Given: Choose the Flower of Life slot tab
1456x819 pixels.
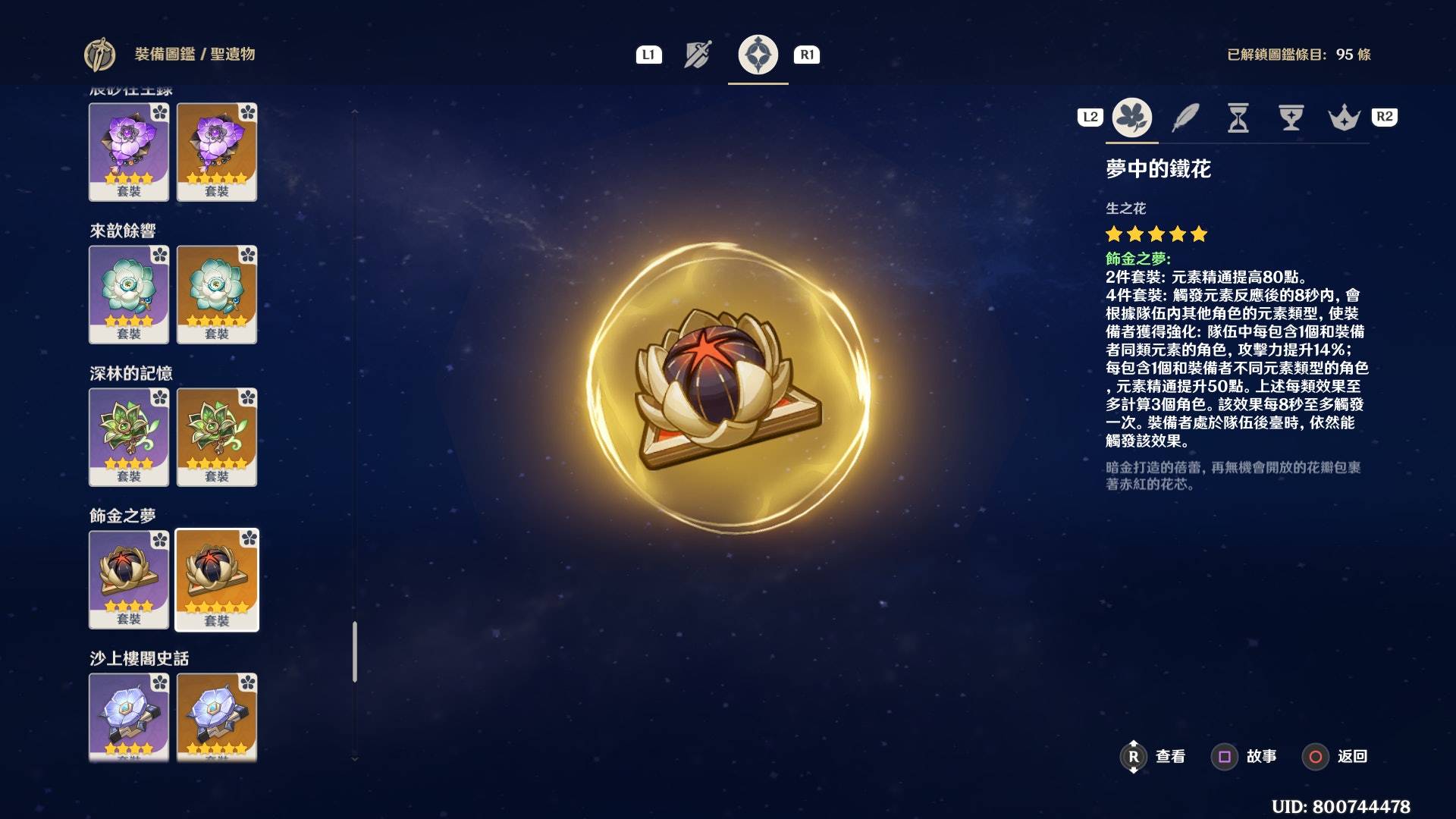Looking at the screenshot, I should click(x=1131, y=118).
